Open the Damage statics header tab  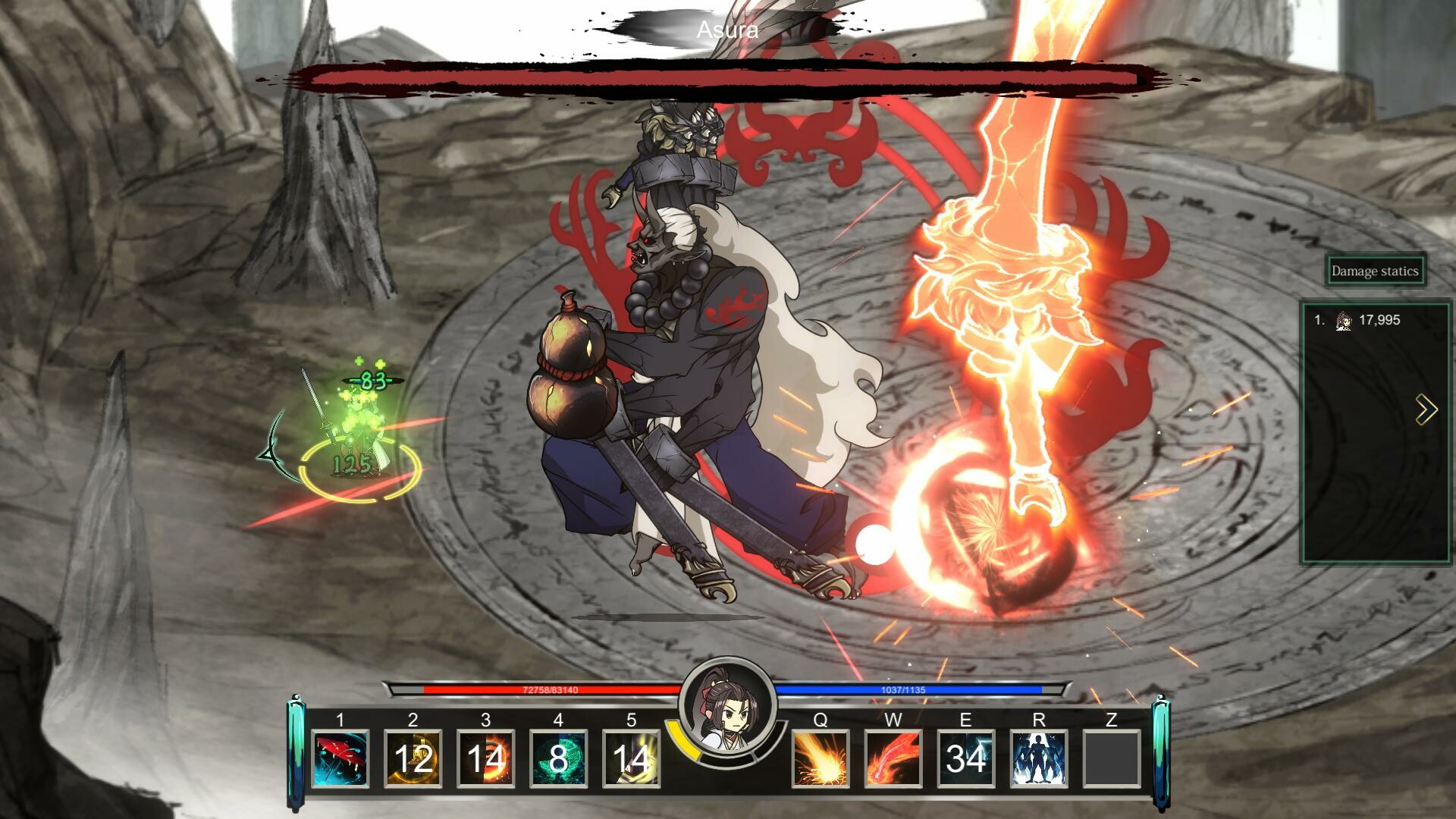(x=1375, y=270)
